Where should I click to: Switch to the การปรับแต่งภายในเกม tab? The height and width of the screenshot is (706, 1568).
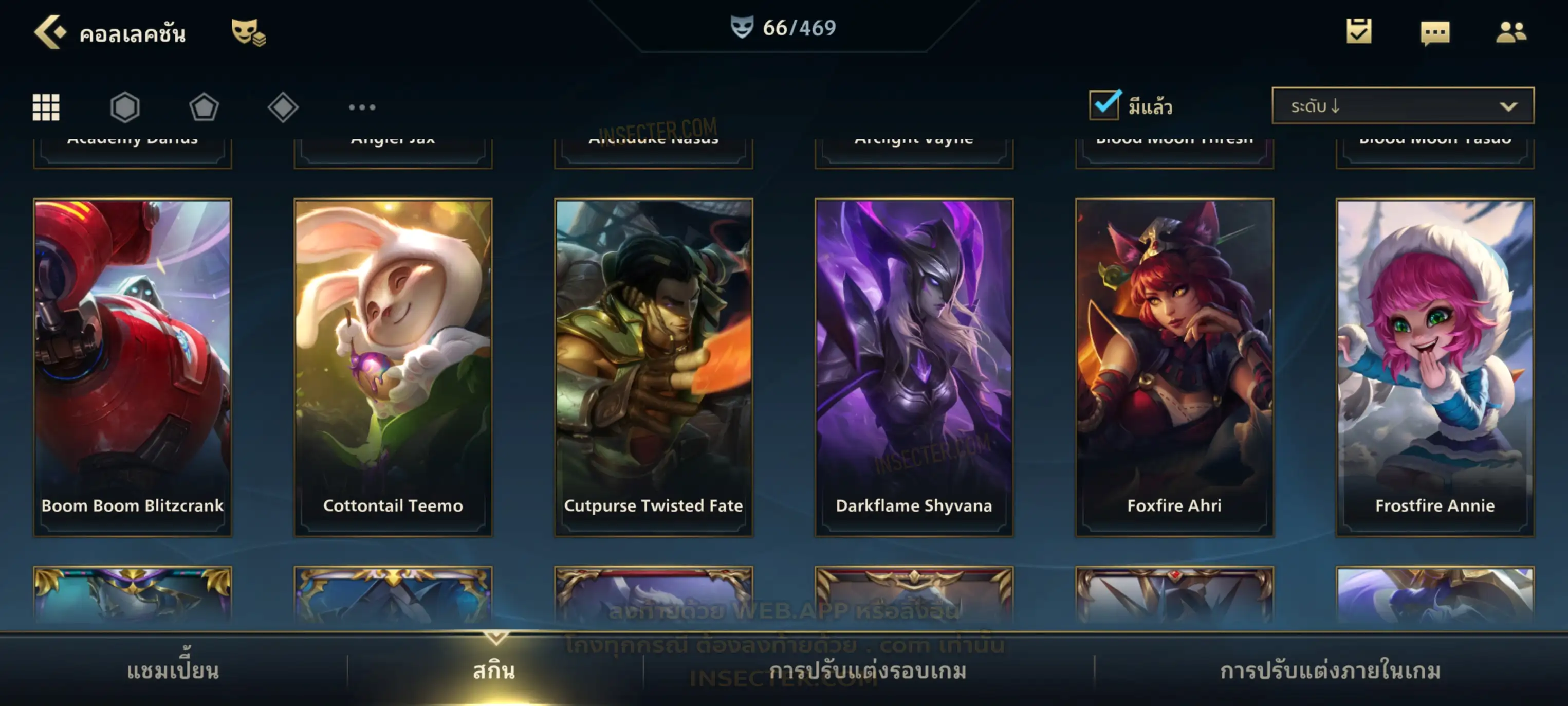tap(1331, 671)
